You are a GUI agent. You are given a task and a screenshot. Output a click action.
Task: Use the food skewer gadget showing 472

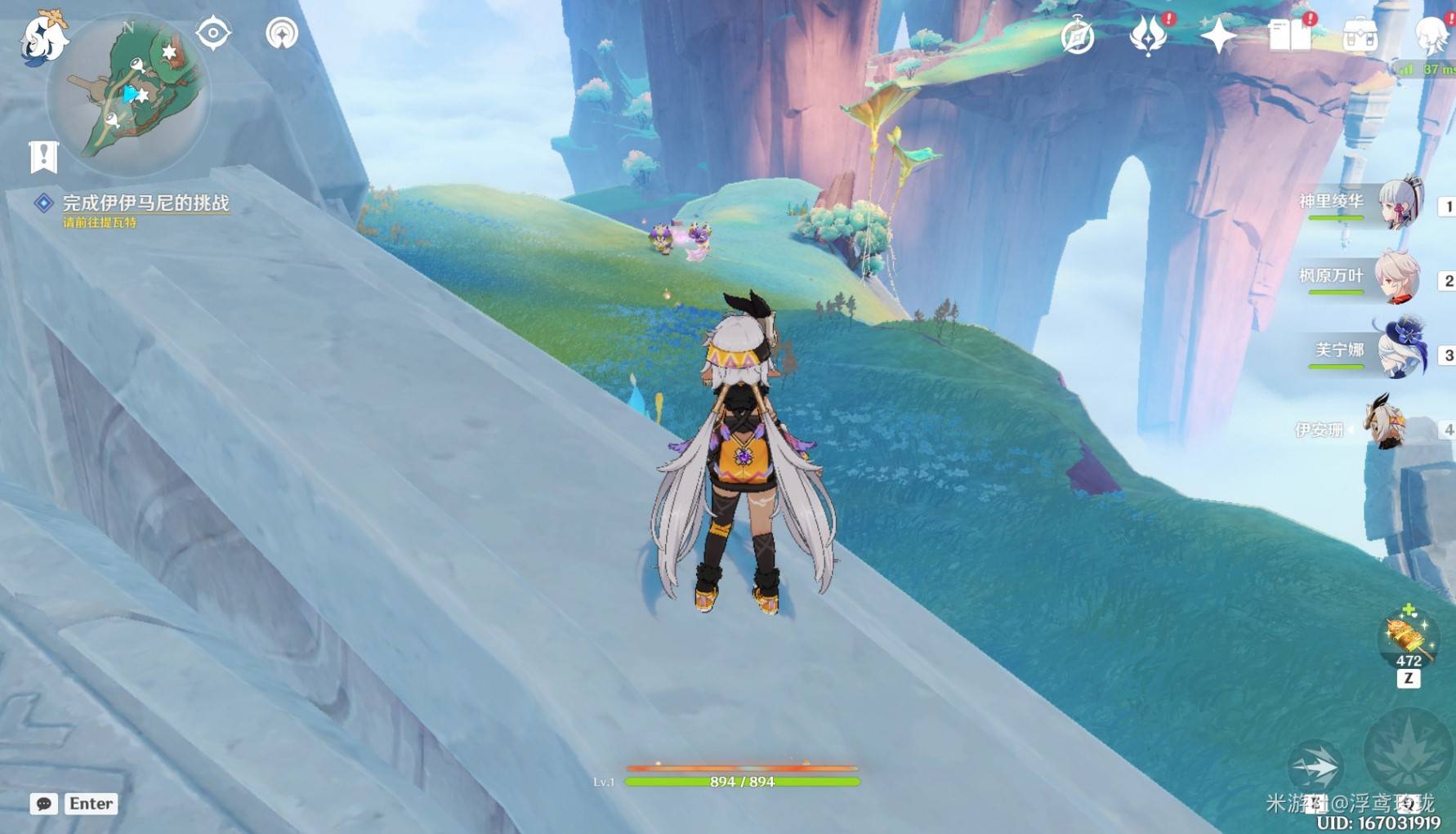(1407, 639)
